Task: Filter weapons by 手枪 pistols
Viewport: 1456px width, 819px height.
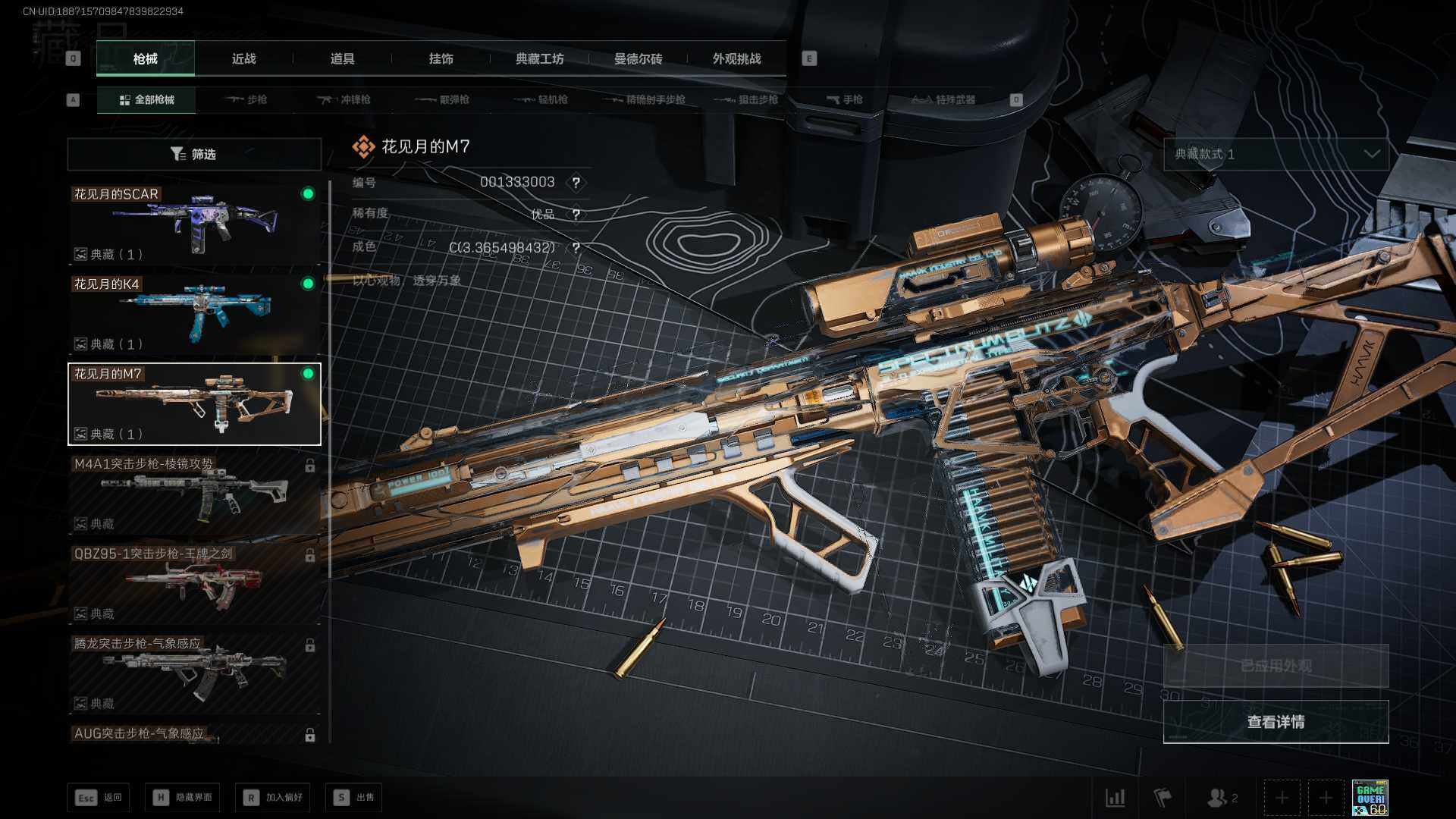Action: [x=845, y=100]
